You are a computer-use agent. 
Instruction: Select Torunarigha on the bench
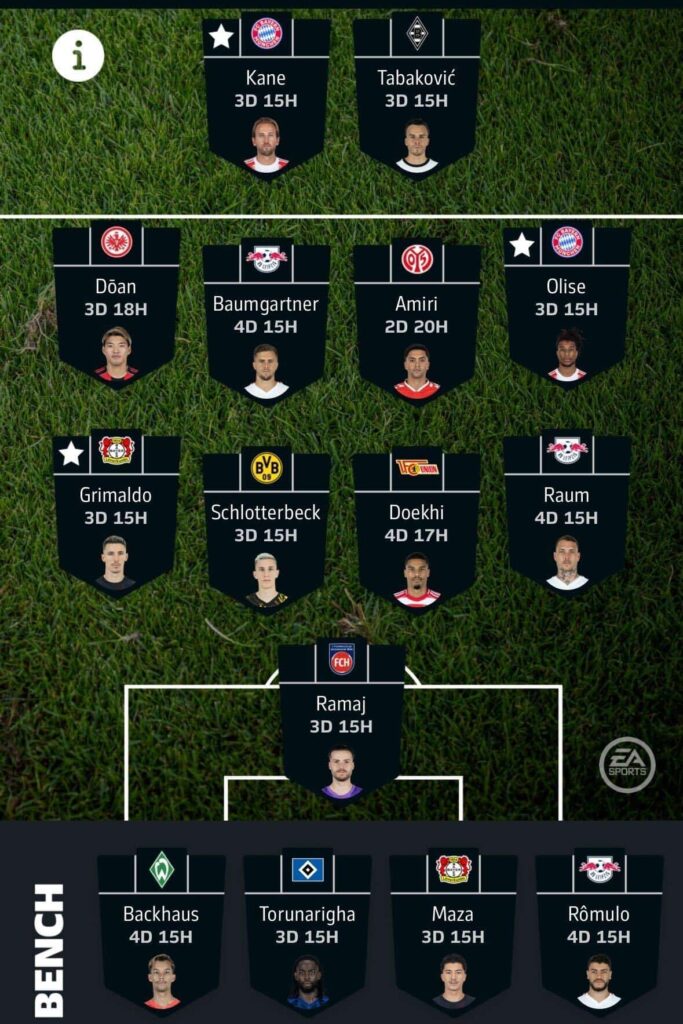[x=307, y=931]
